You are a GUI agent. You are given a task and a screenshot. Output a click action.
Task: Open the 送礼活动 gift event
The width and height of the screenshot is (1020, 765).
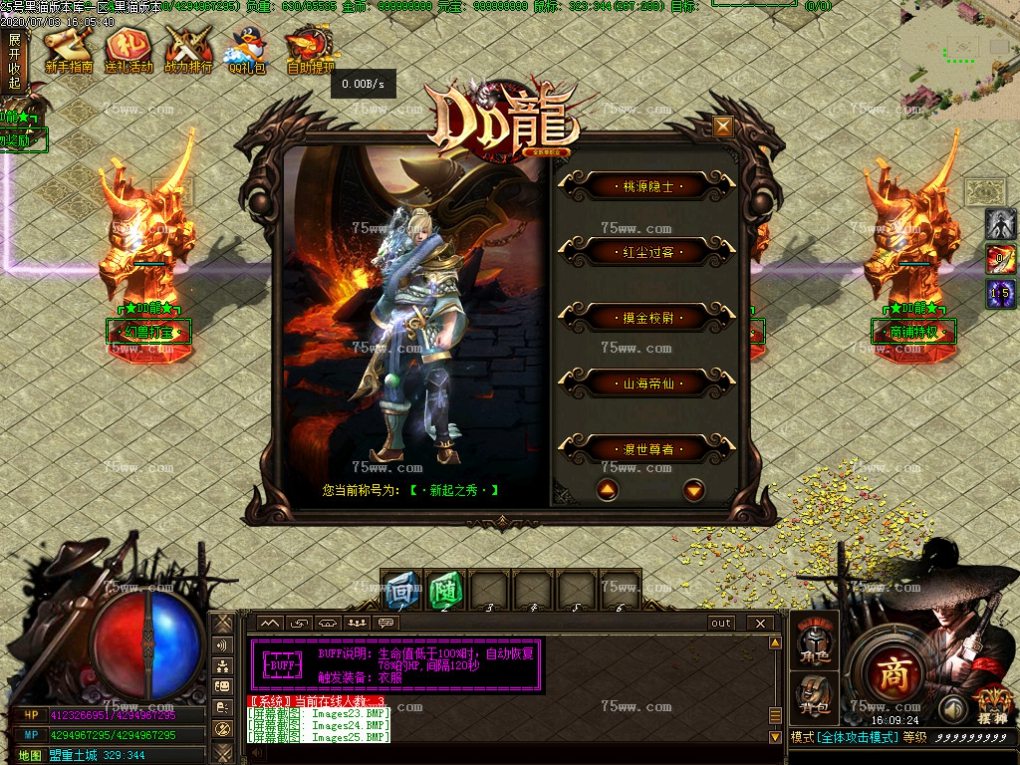click(128, 49)
